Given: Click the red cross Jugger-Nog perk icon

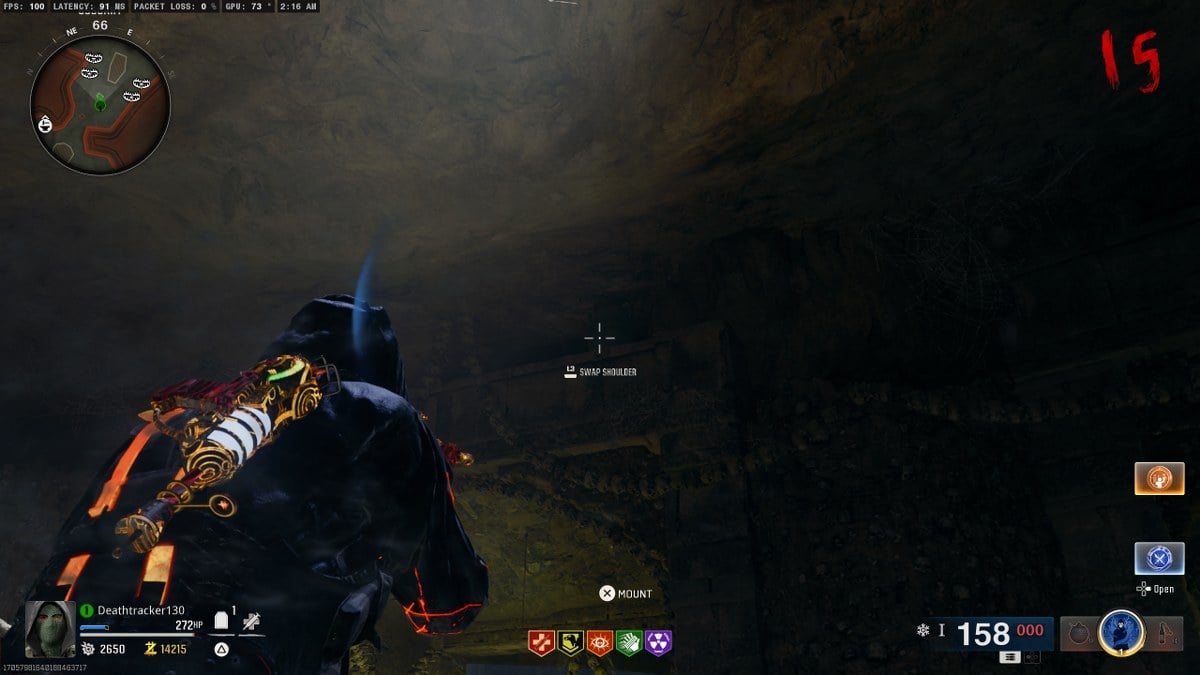Looking at the screenshot, I should click(x=541, y=642).
